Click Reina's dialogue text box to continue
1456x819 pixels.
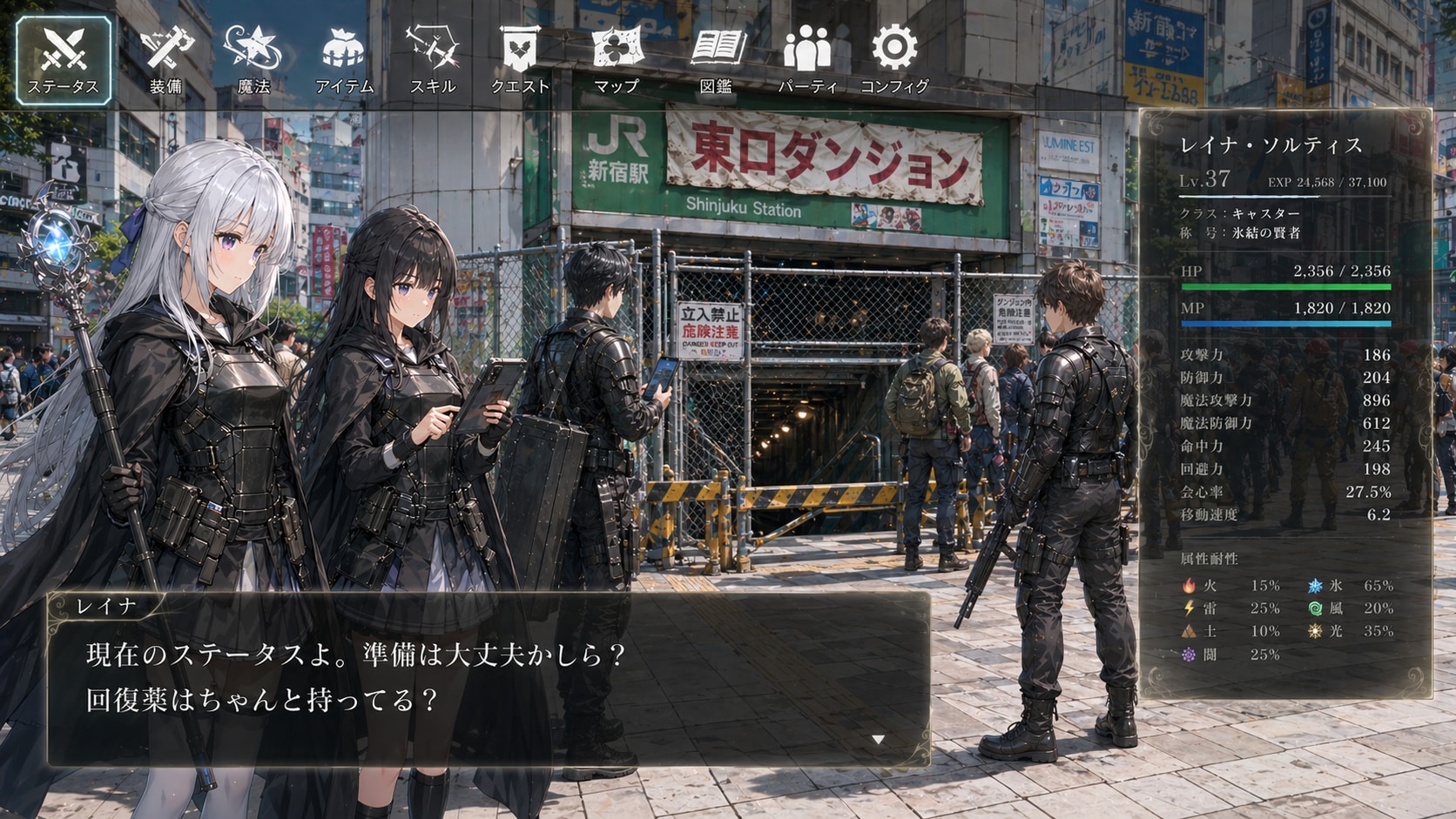(488, 679)
